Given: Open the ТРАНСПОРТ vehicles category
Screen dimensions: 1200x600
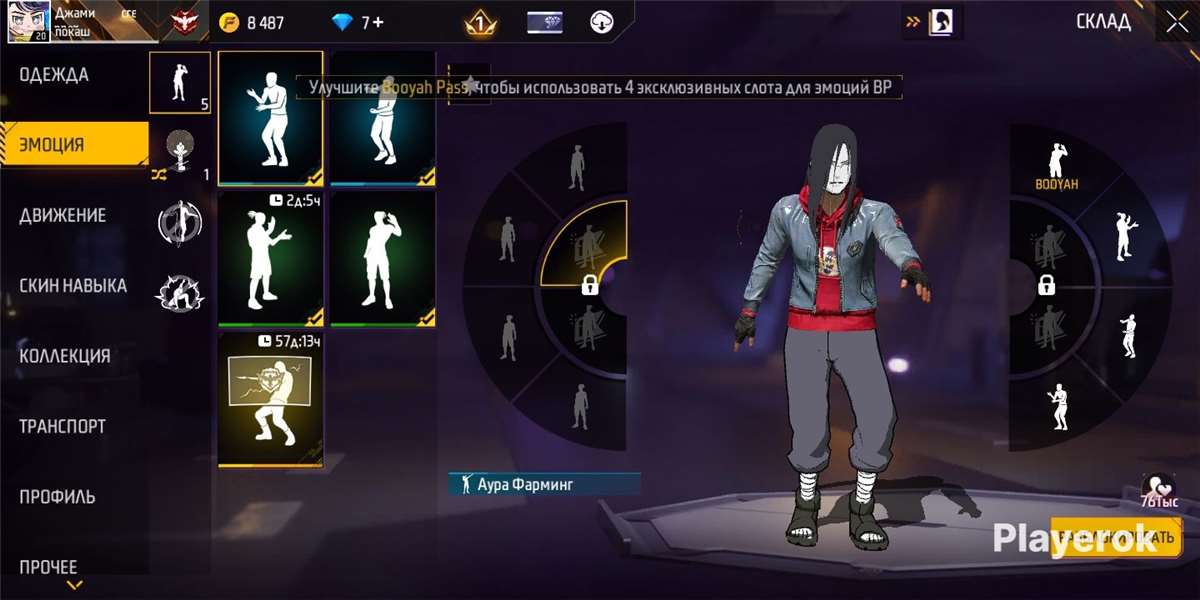Looking at the screenshot, I should [x=62, y=426].
